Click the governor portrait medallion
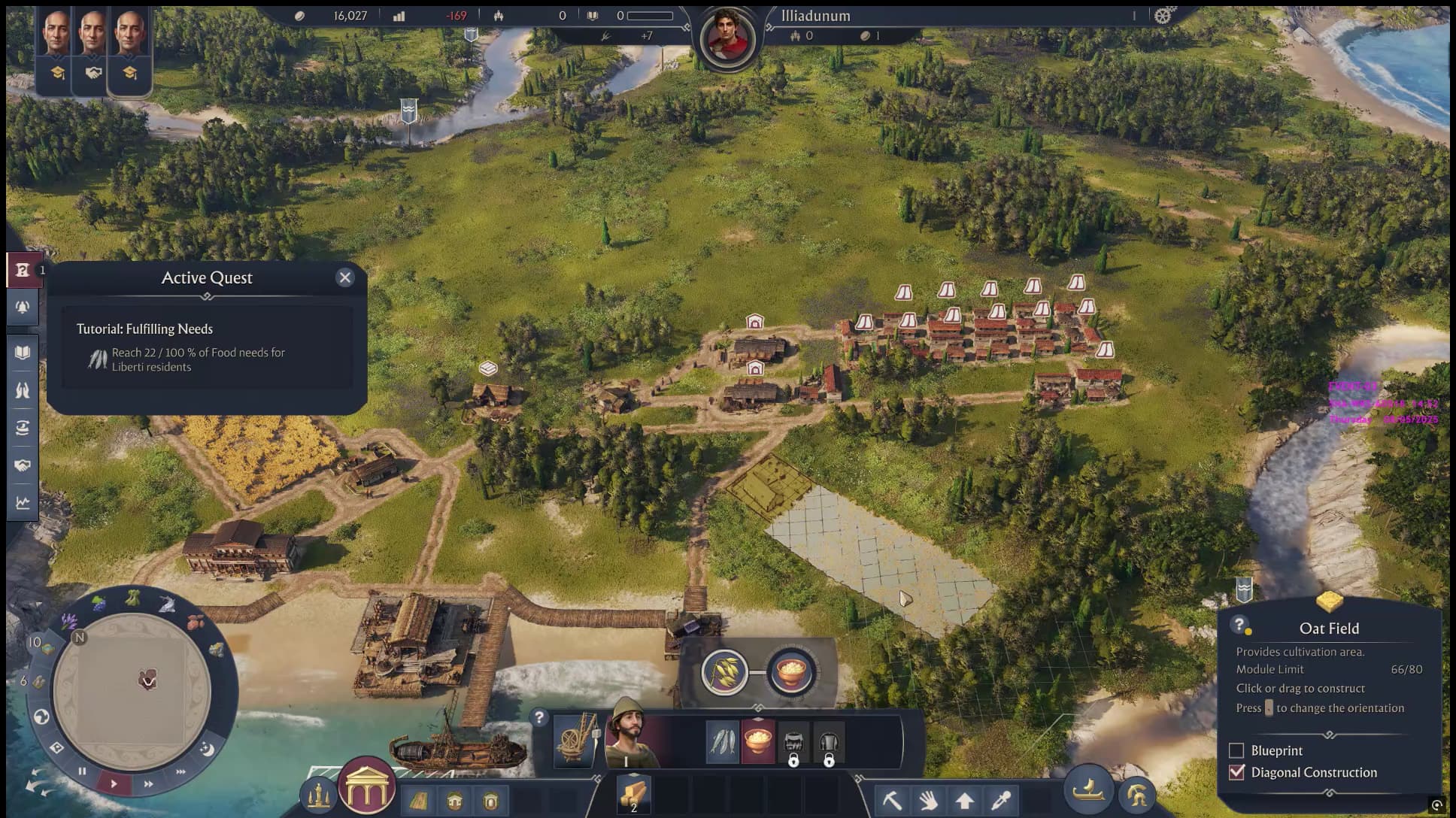The image size is (1456, 818). (x=726, y=38)
